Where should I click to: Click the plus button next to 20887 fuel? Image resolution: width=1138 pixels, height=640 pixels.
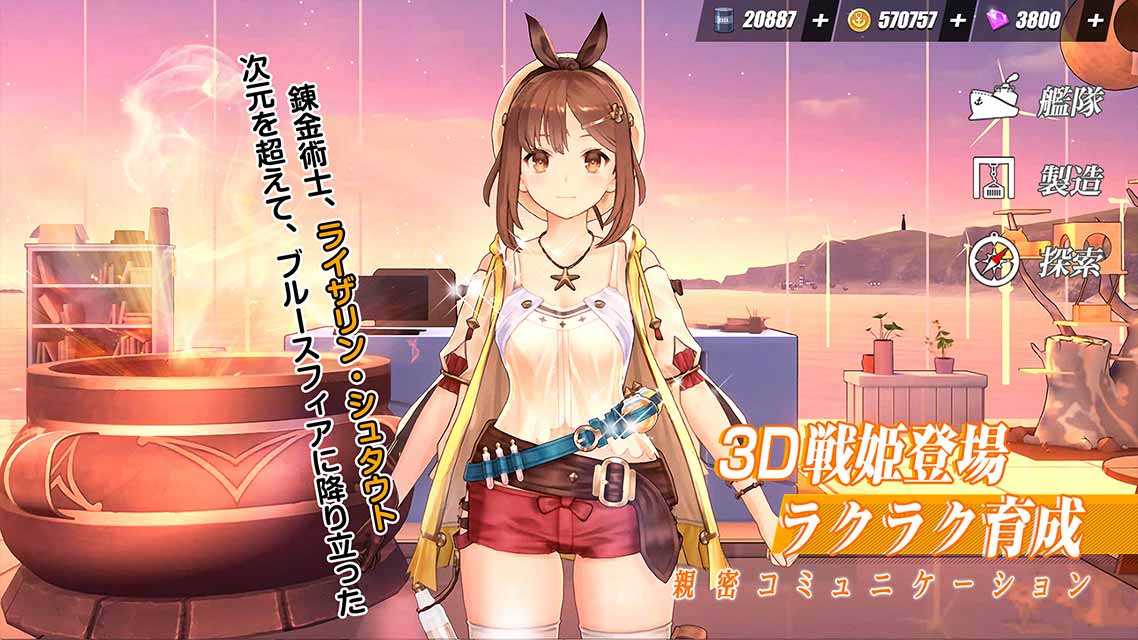pos(820,20)
